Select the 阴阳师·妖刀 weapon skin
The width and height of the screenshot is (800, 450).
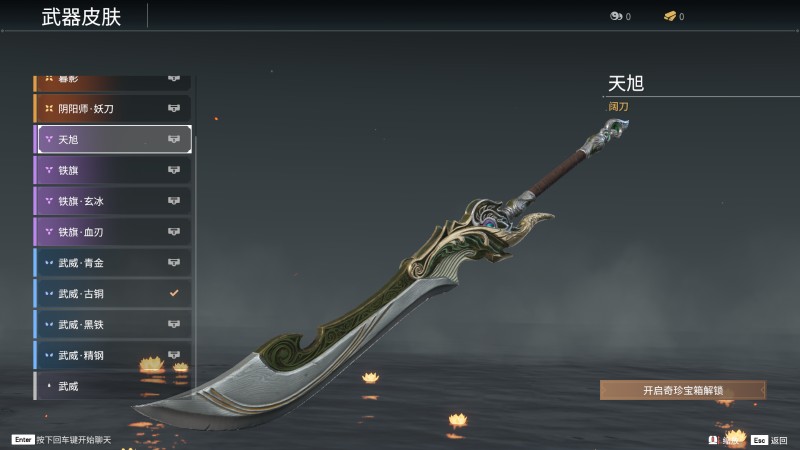(112, 108)
